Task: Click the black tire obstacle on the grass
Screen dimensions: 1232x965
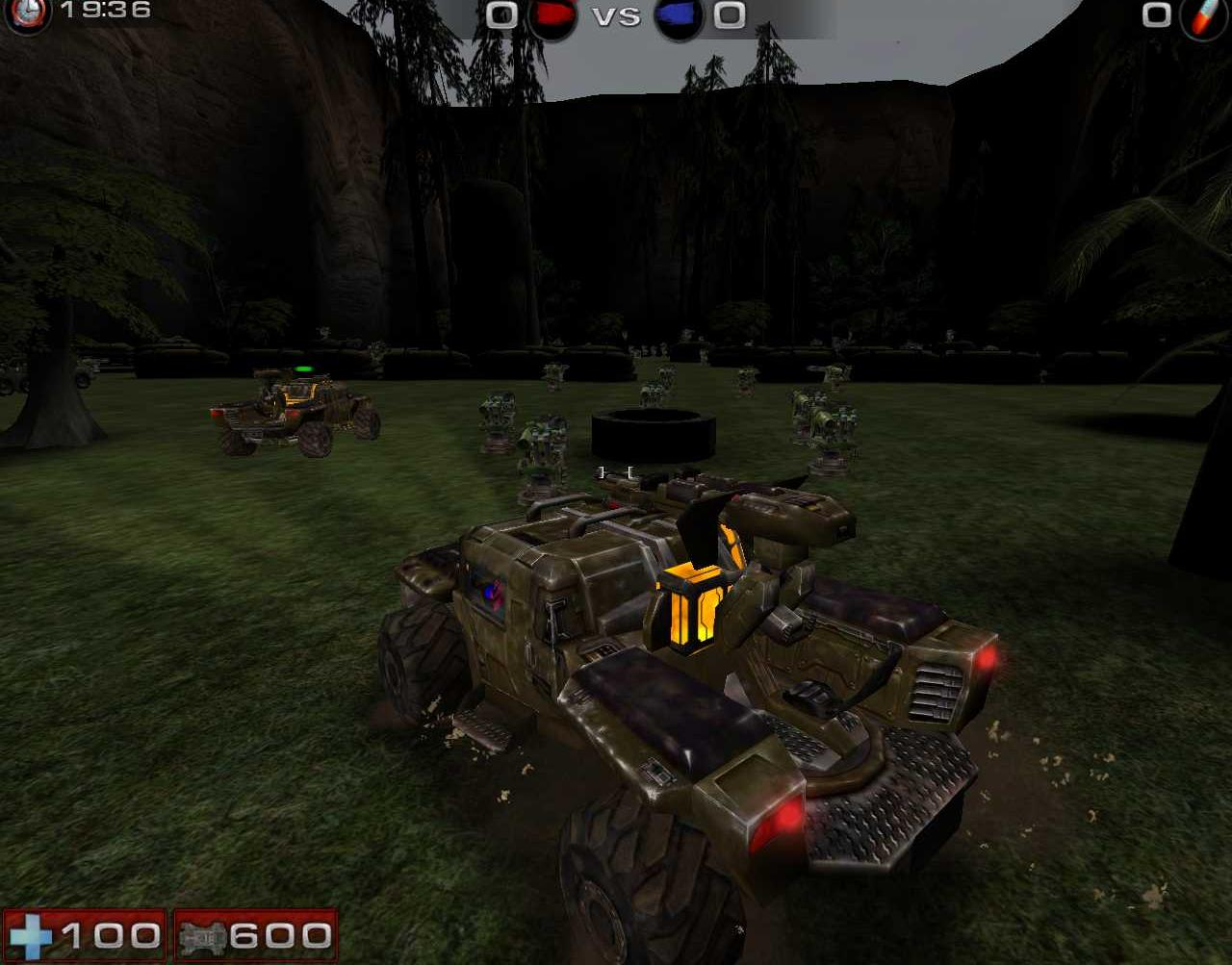Action: click(x=653, y=435)
